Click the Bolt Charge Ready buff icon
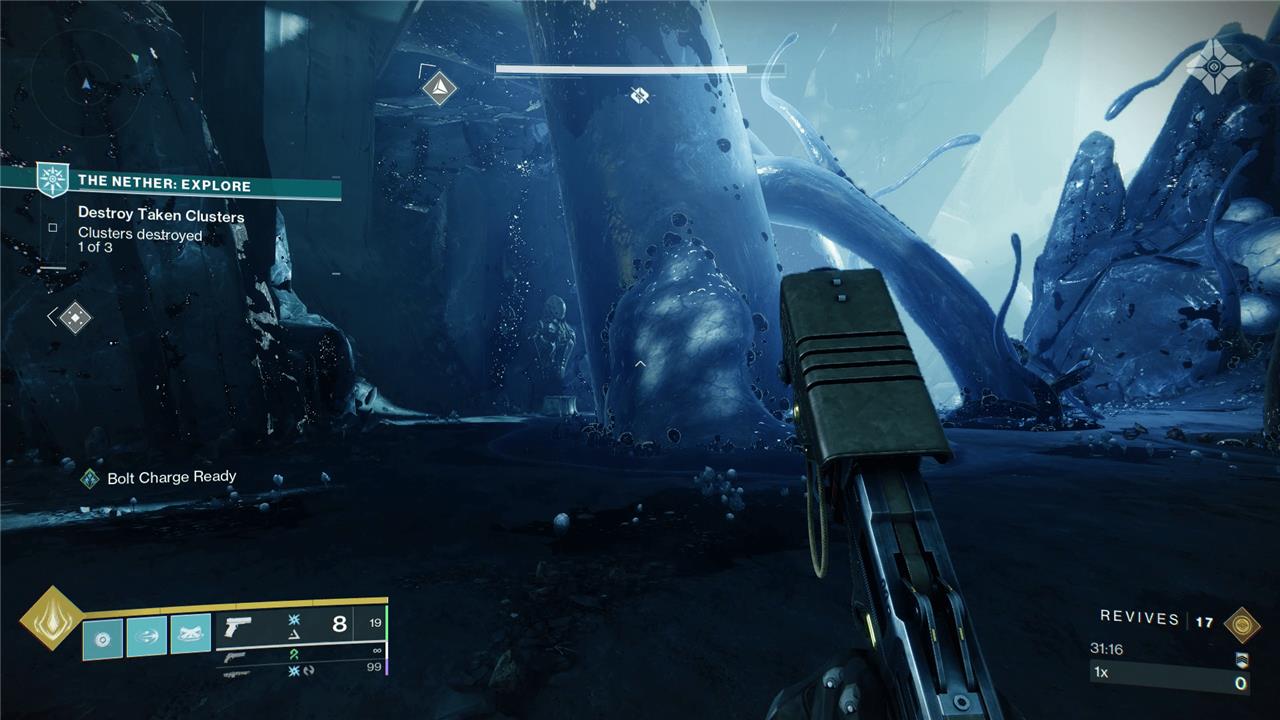 (90, 478)
